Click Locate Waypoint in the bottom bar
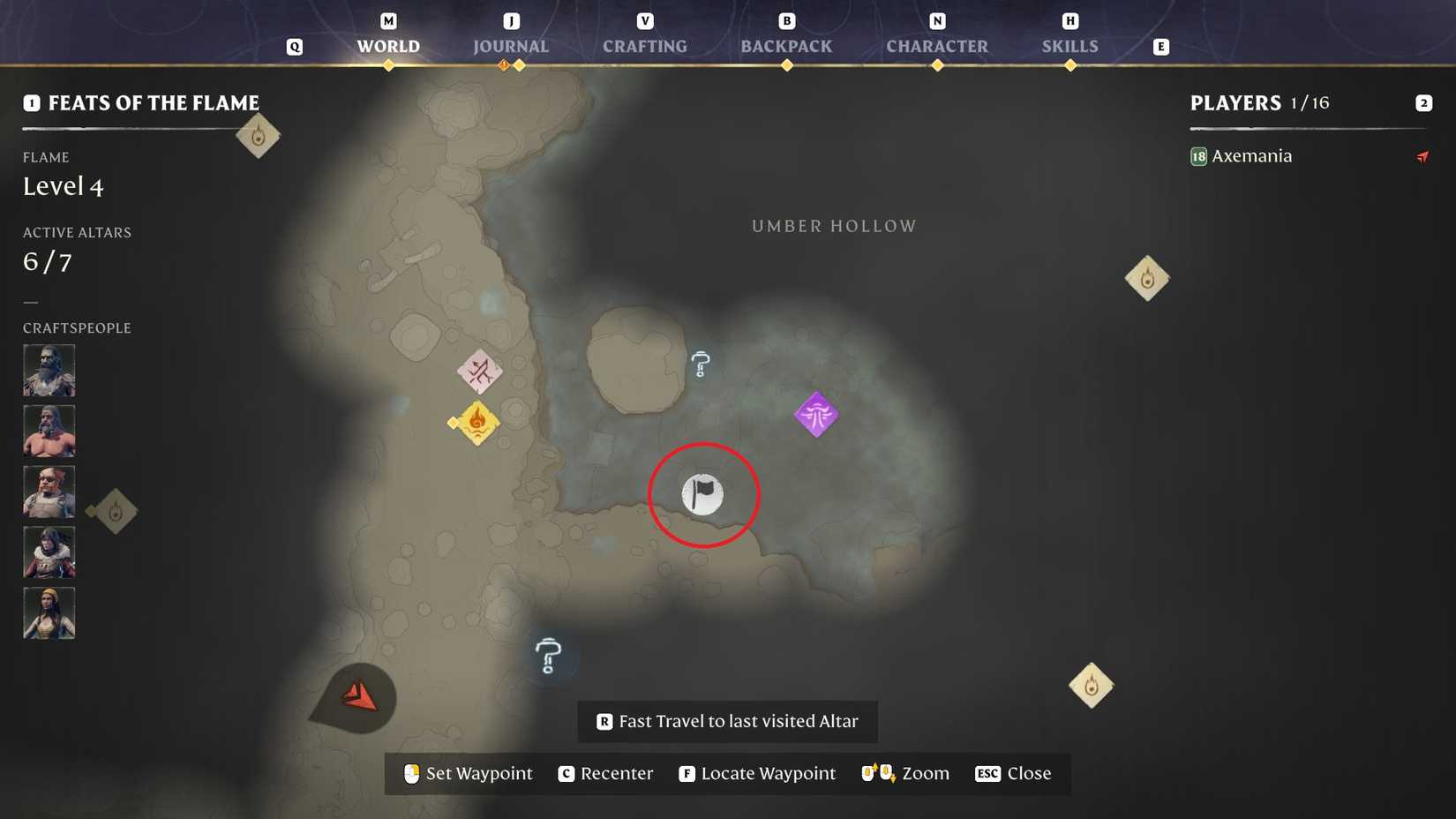Image resolution: width=1456 pixels, height=819 pixels. pos(756,773)
